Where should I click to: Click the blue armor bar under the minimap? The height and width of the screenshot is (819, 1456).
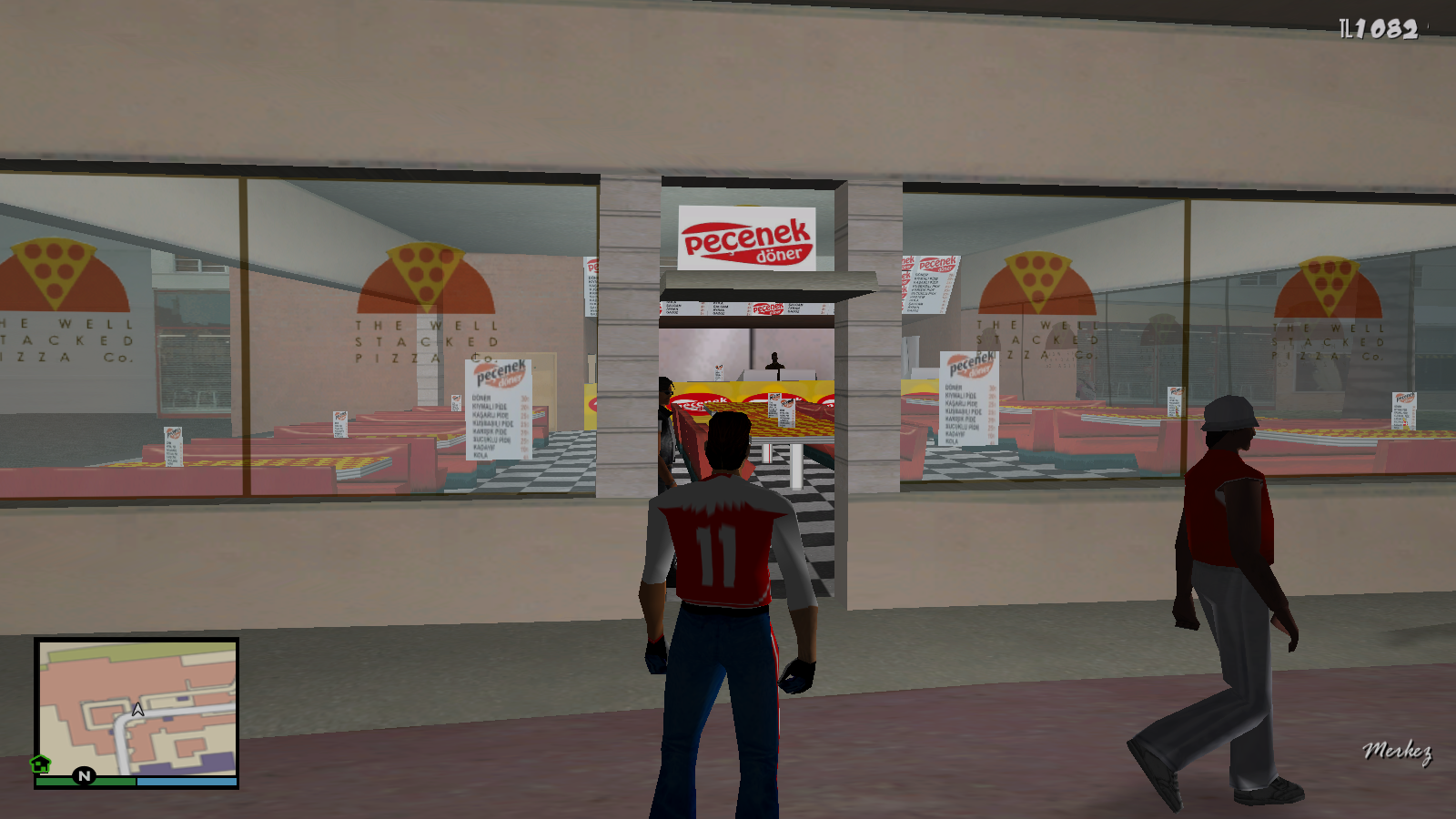[x=187, y=782]
